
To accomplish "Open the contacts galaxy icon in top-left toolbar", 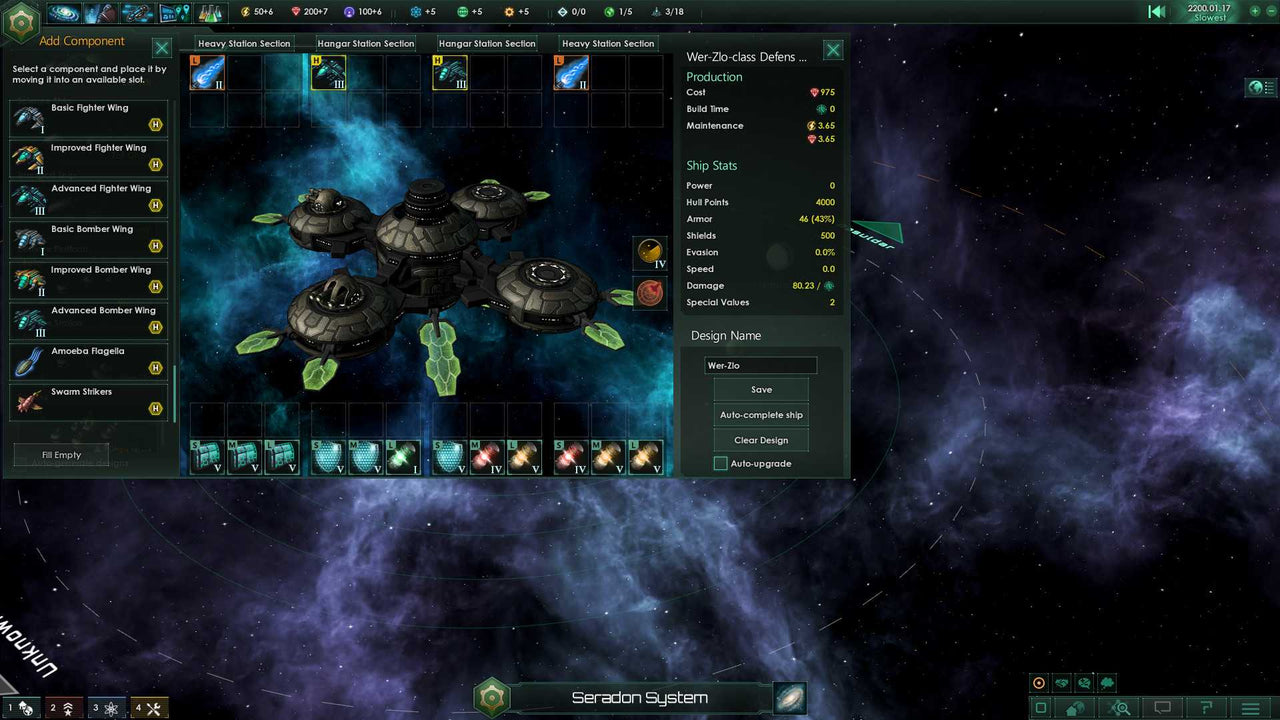I will click(63, 13).
